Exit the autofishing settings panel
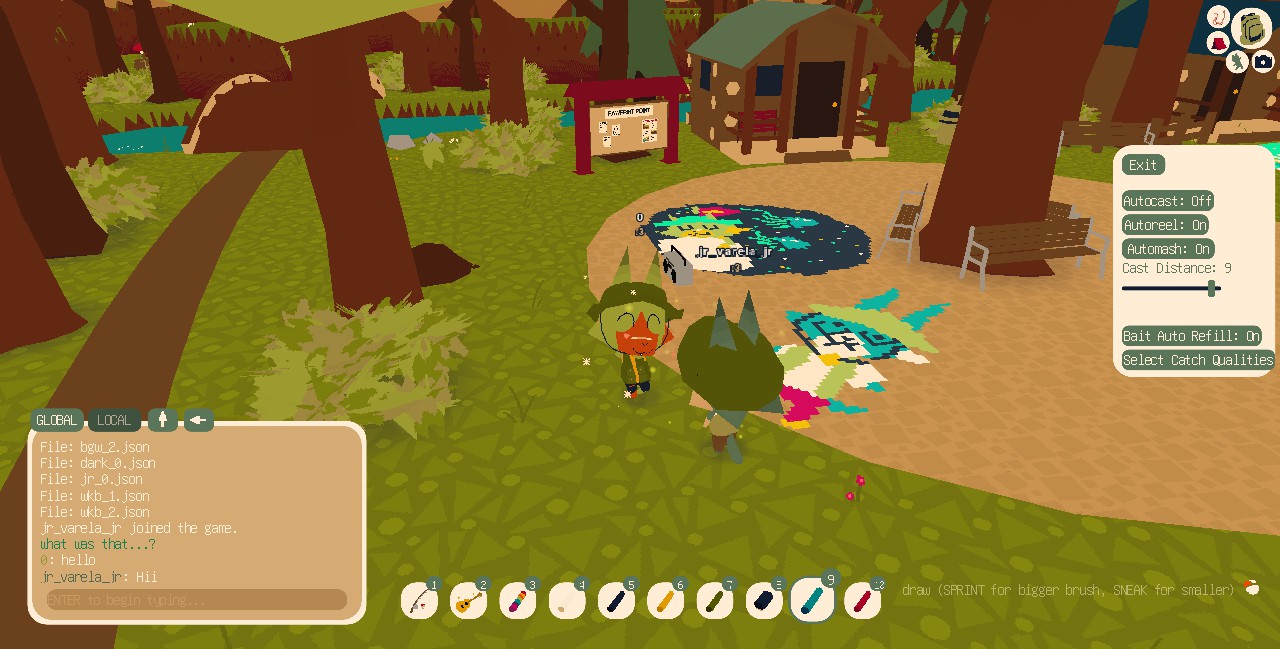1280x649 pixels. pos(1143,165)
